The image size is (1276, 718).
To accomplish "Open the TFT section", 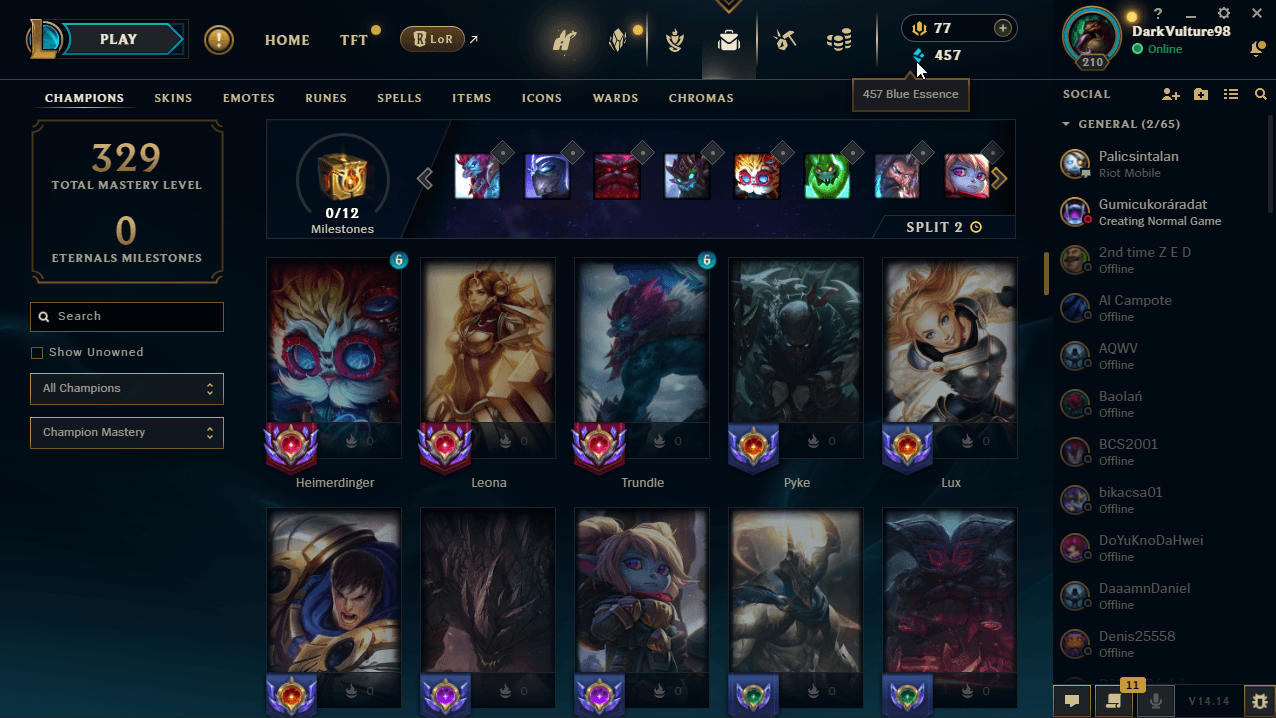I will click(353, 40).
